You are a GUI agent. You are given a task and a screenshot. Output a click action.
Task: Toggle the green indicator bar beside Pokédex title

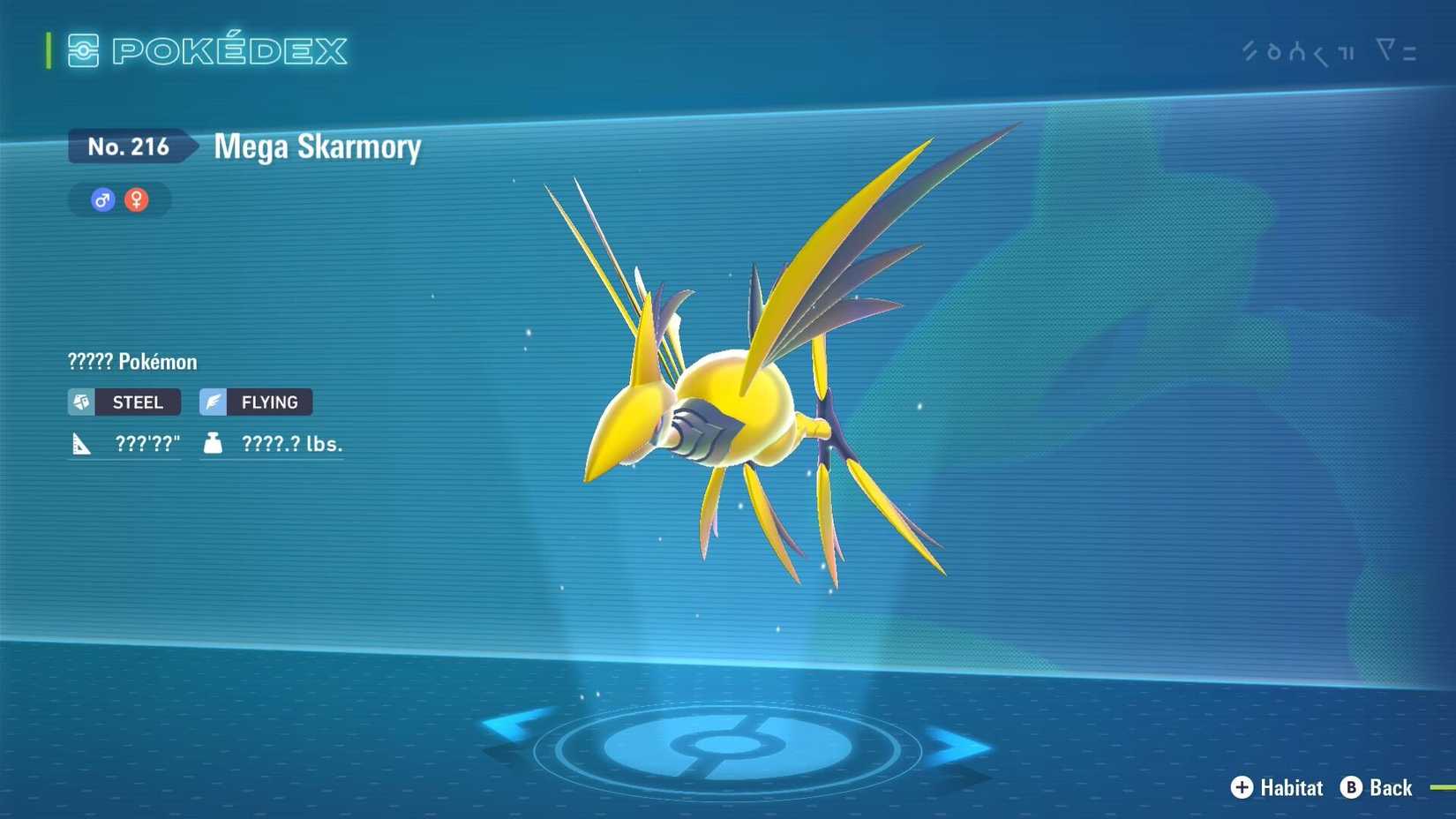(x=49, y=51)
